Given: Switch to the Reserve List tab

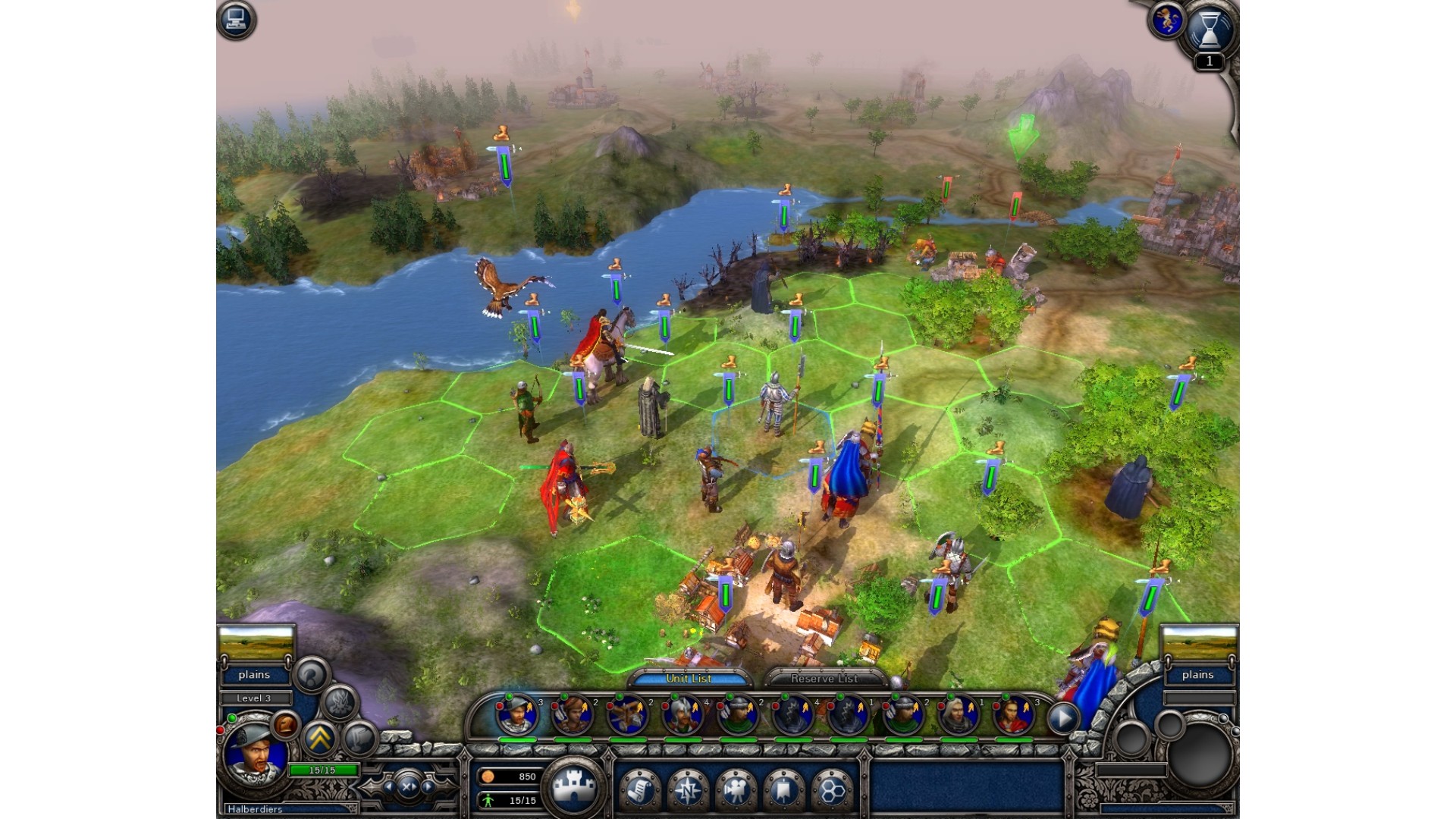Looking at the screenshot, I should tap(824, 678).
